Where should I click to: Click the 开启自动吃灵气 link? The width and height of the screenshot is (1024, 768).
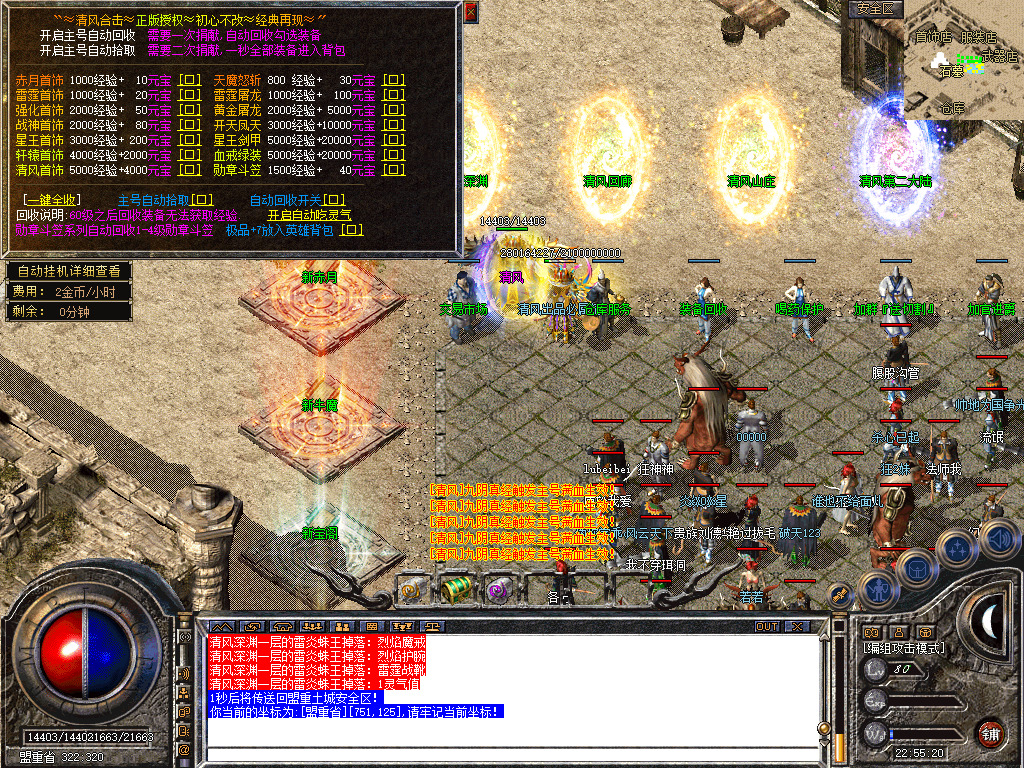tap(309, 215)
